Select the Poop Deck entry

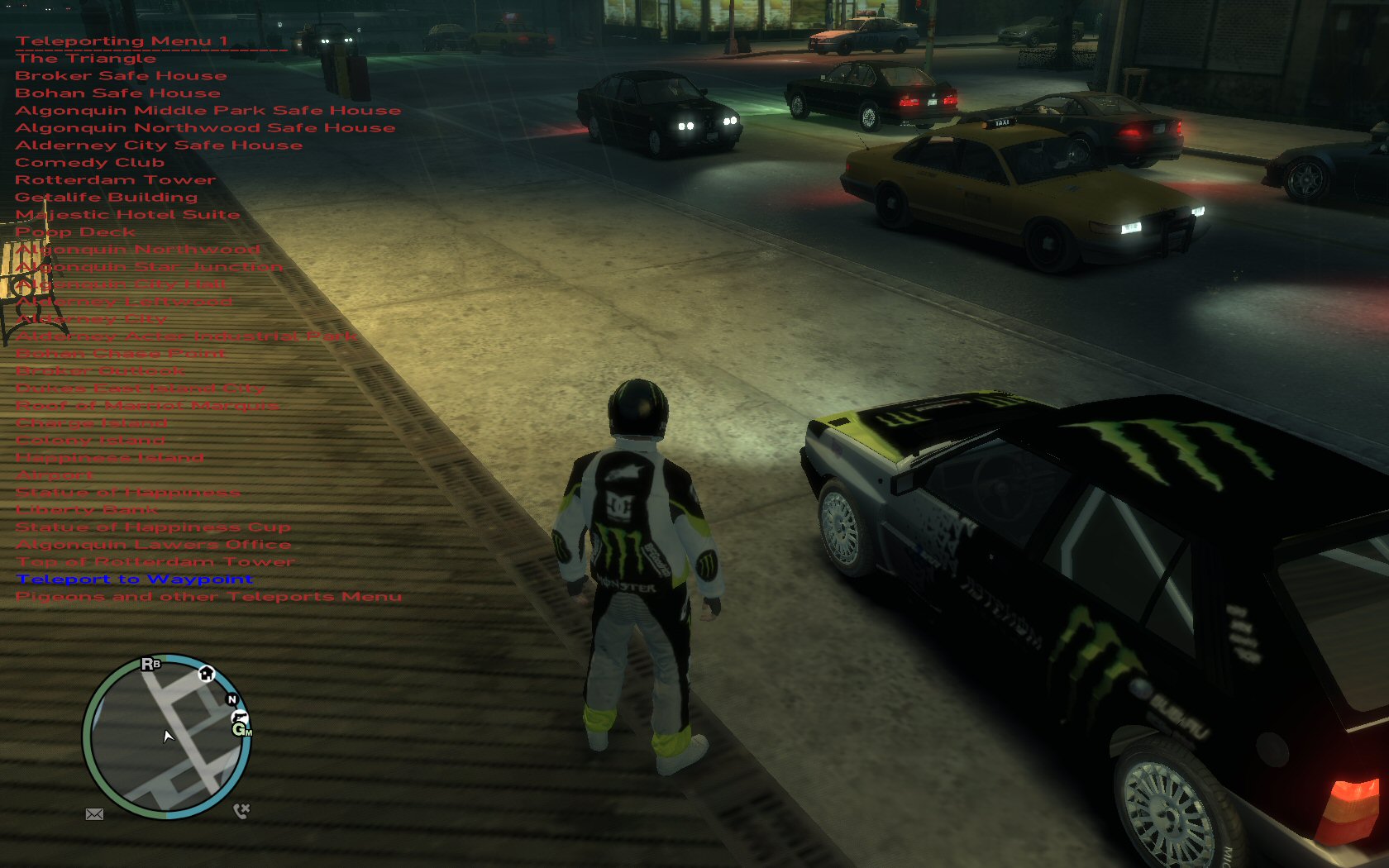click(x=75, y=232)
